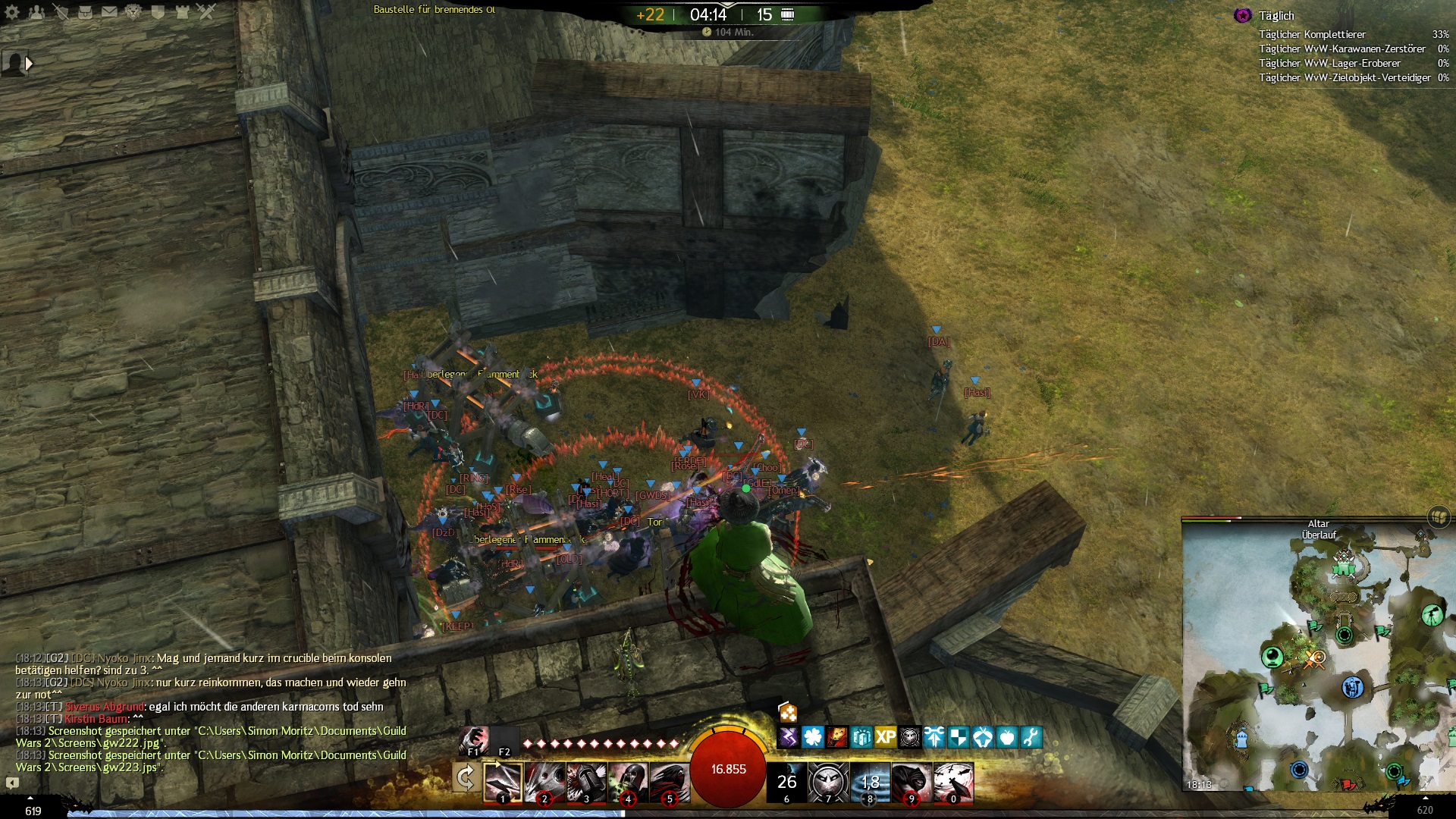Open the inventory bag icon
The height and width of the screenshot is (819, 1456).
(85, 12)
